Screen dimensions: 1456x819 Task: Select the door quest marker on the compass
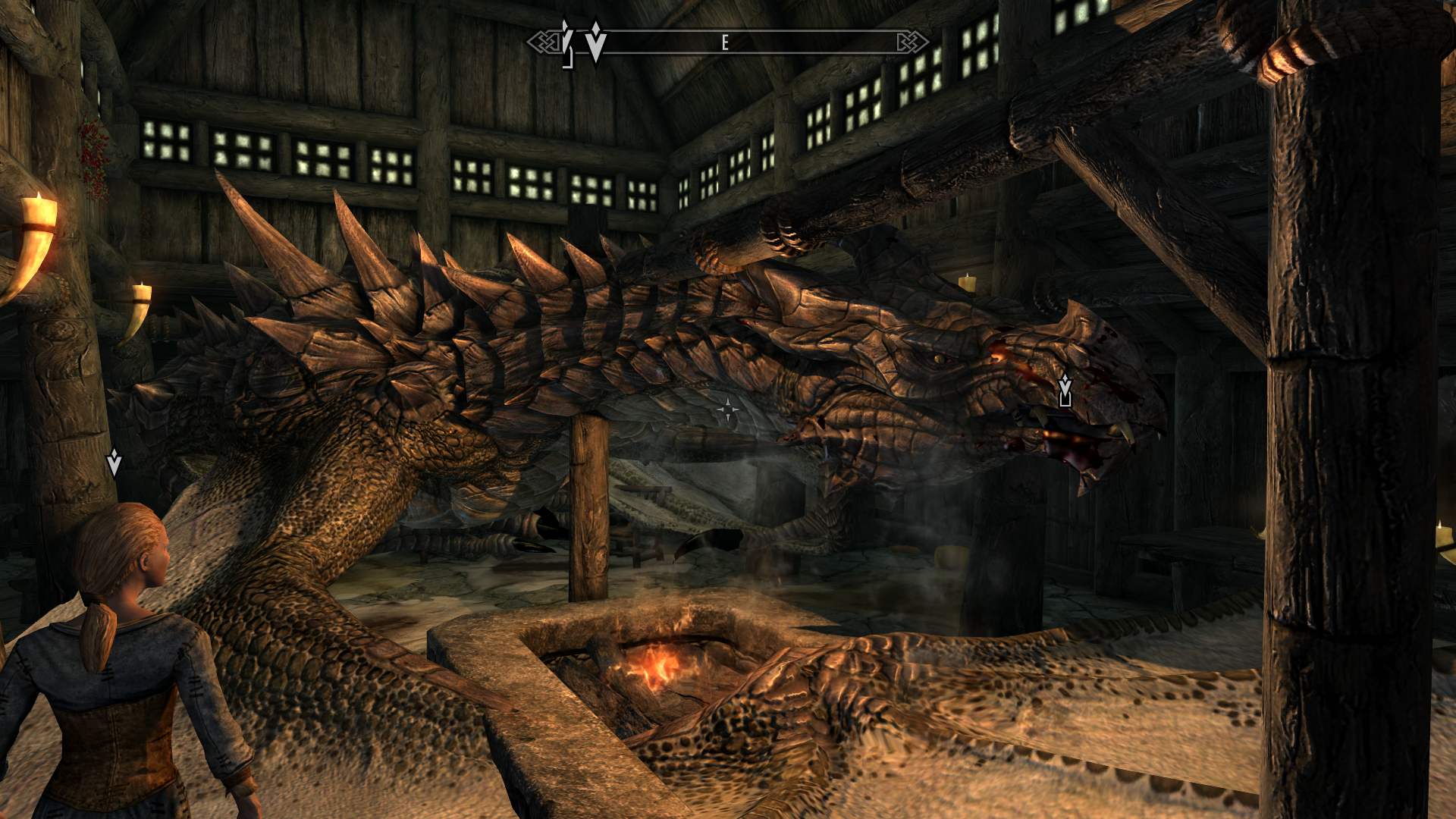click(566, 44)
